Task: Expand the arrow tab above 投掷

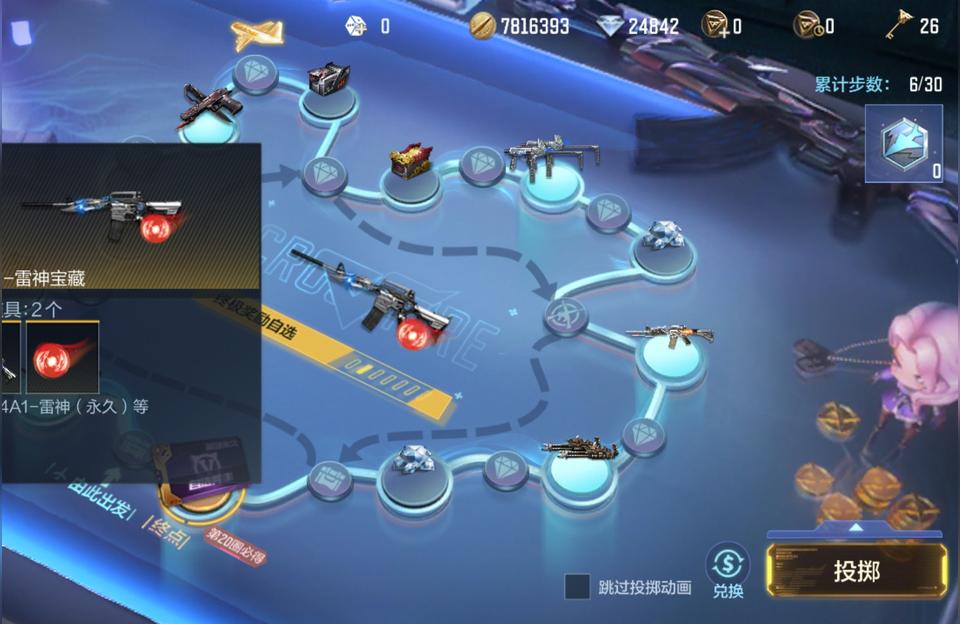Action: (x=855, y=527)
